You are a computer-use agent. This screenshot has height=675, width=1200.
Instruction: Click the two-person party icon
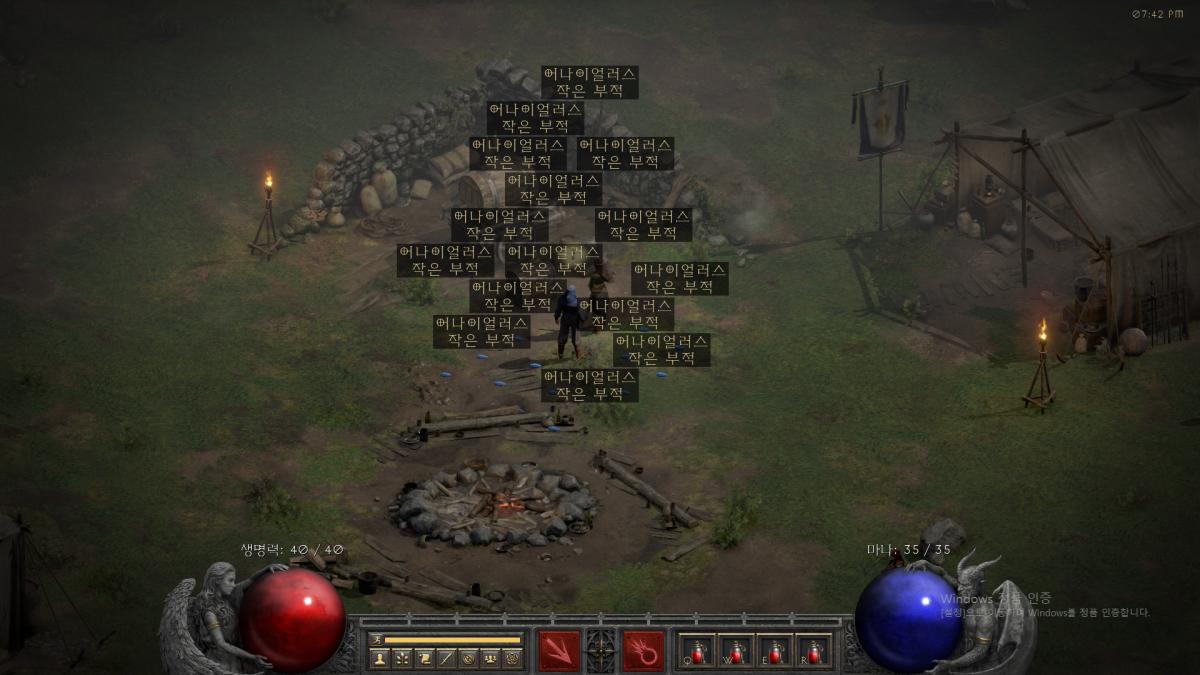(489, 658)
